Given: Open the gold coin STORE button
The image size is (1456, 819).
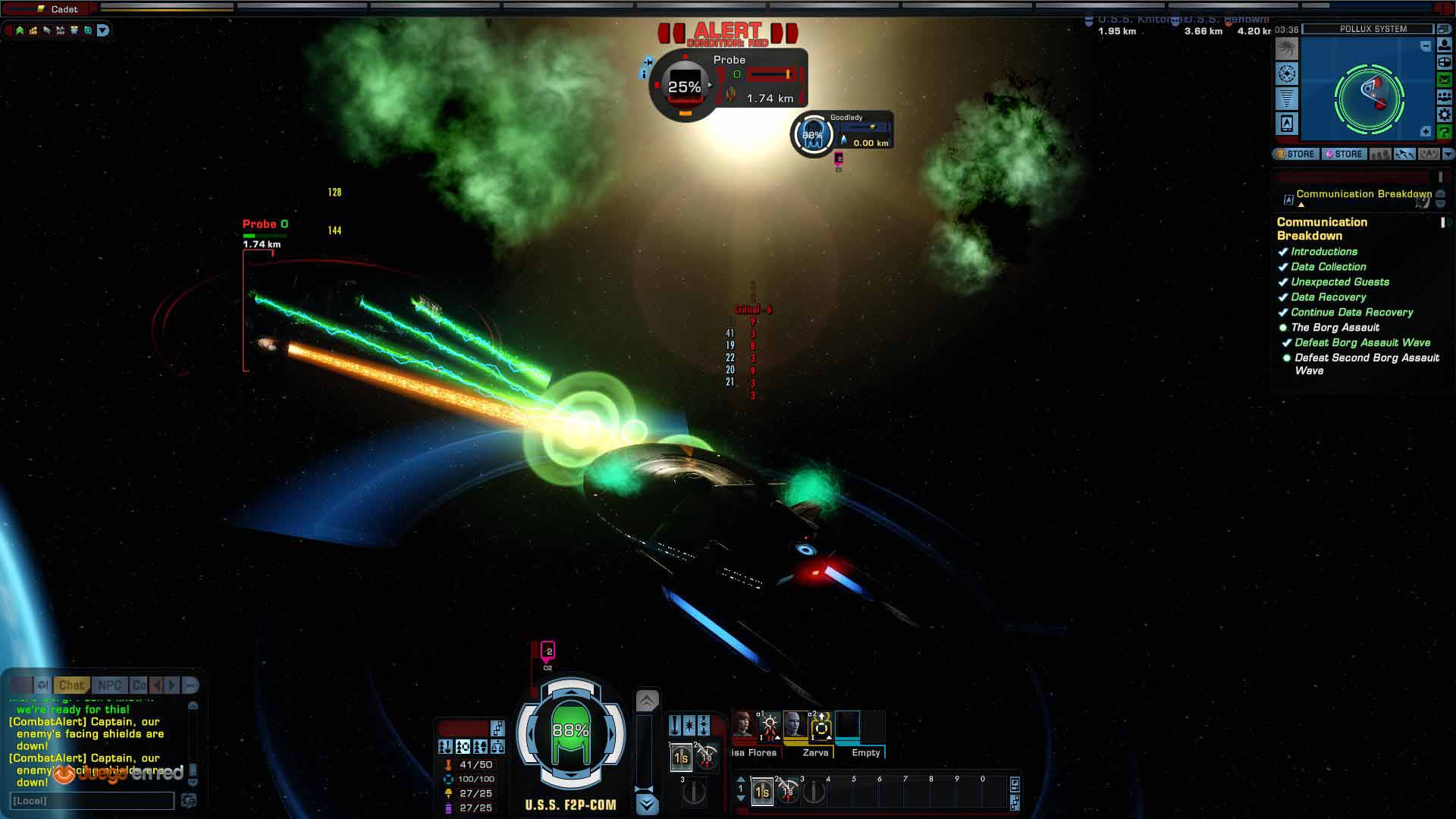Looking at the screenshot, I should pyautogui.click(x=1295, y=154).
